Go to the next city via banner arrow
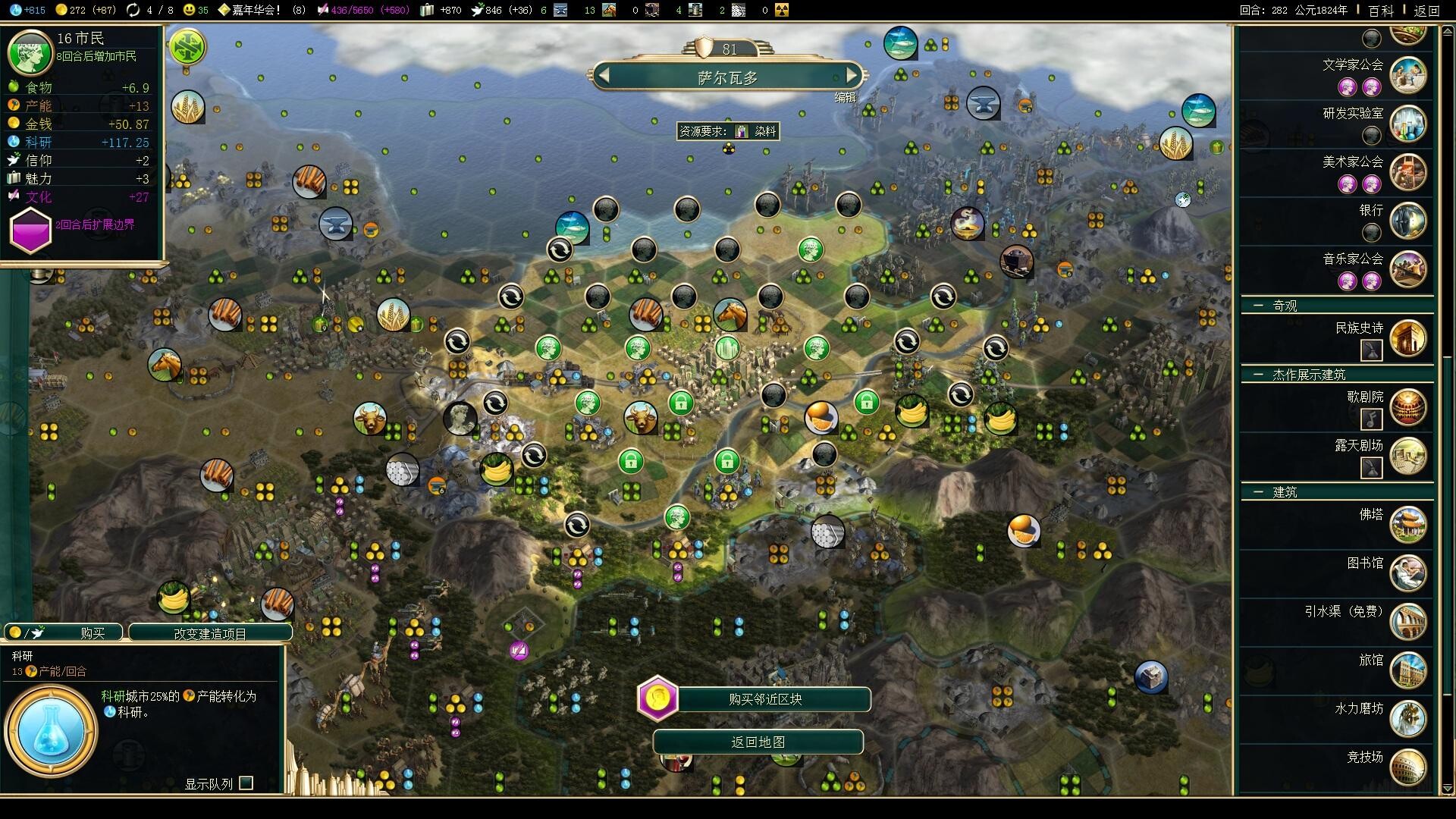 coord(853,75)
